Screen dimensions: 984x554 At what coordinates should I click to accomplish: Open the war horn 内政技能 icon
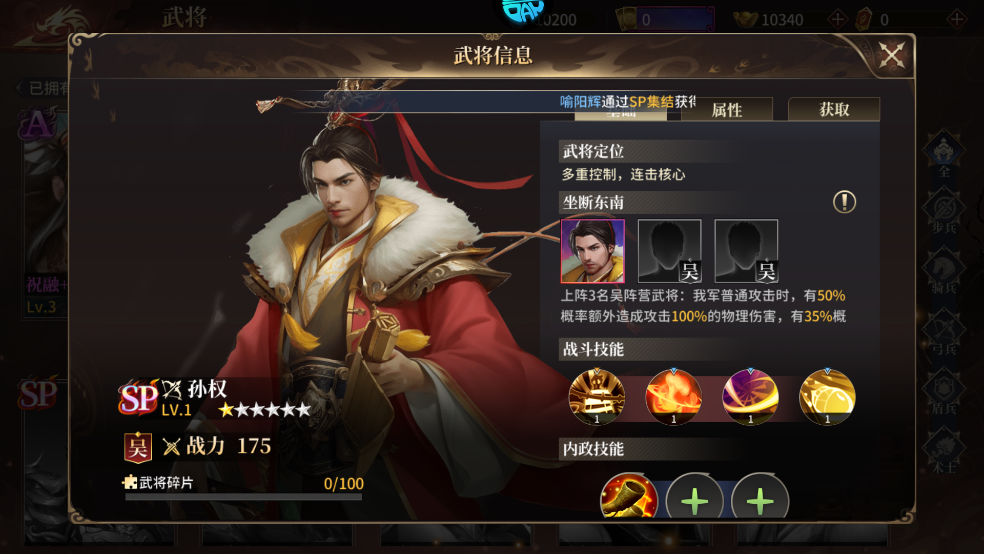coord(629,498)
